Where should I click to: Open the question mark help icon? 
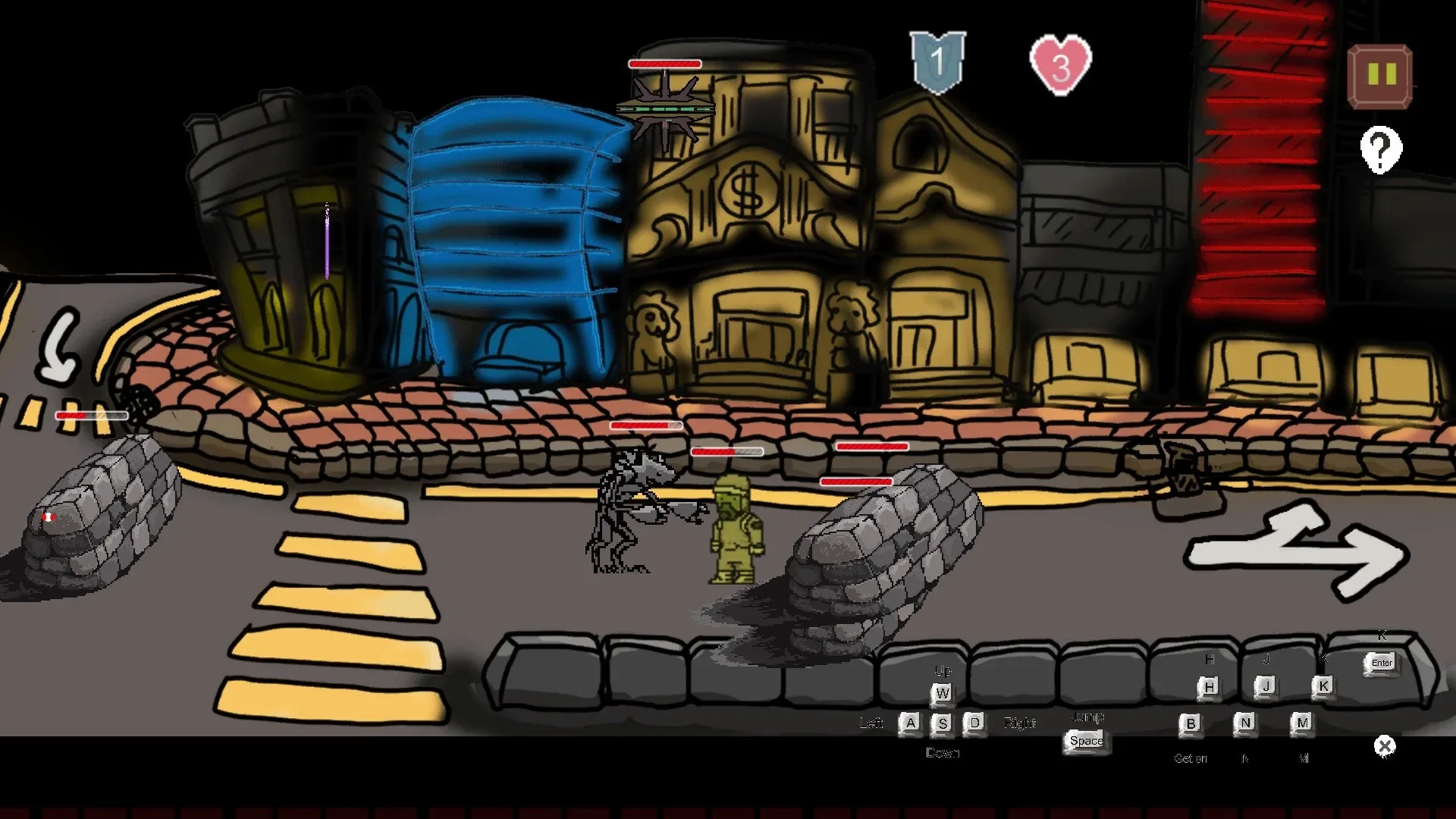(x=1380, y=150)
